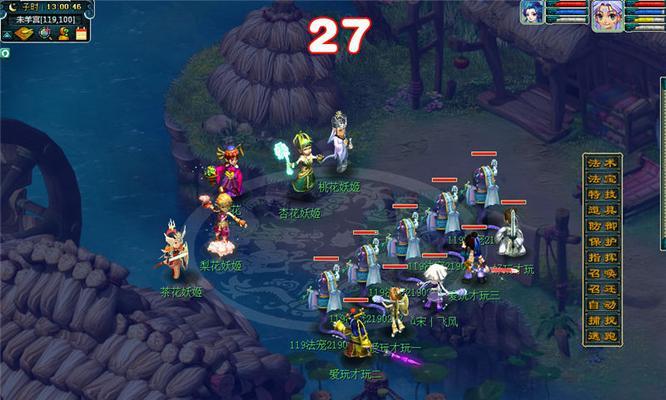Open the calendar icon
This screenshot has height=400, width=666.
click(x=81, y=33)
